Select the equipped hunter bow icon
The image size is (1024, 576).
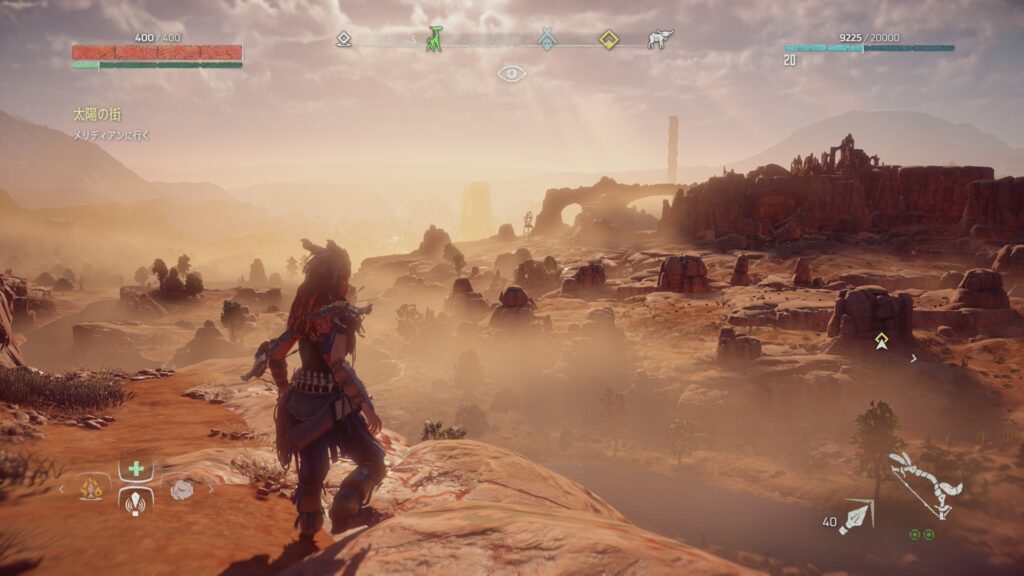[x=925, y=483]
